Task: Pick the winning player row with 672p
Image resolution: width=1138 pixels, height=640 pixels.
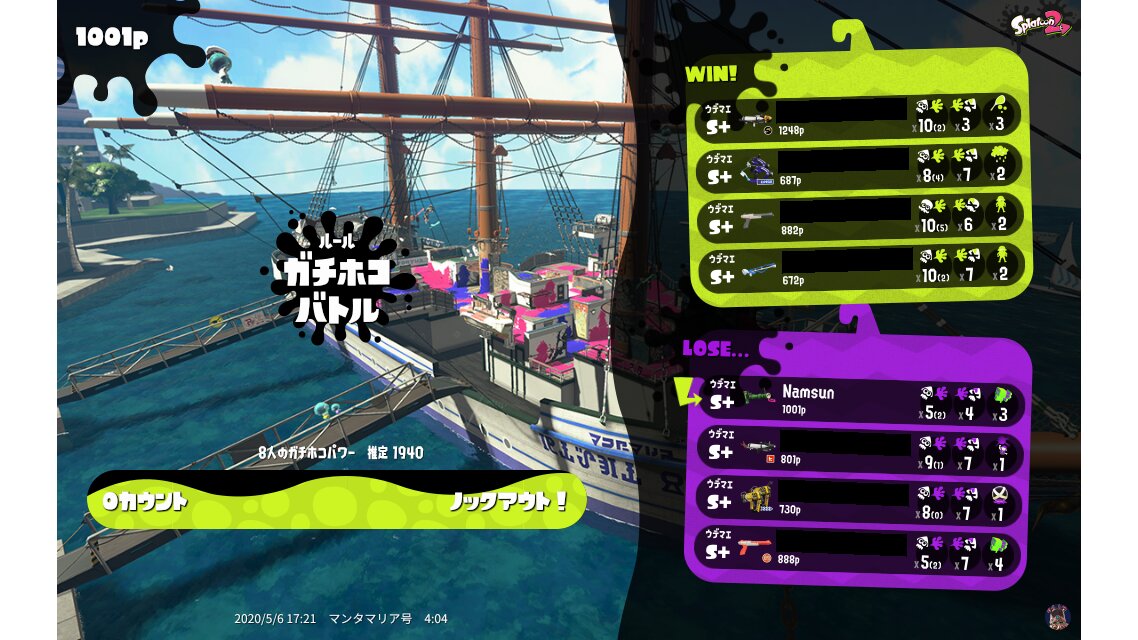Action: coord(860,266)
